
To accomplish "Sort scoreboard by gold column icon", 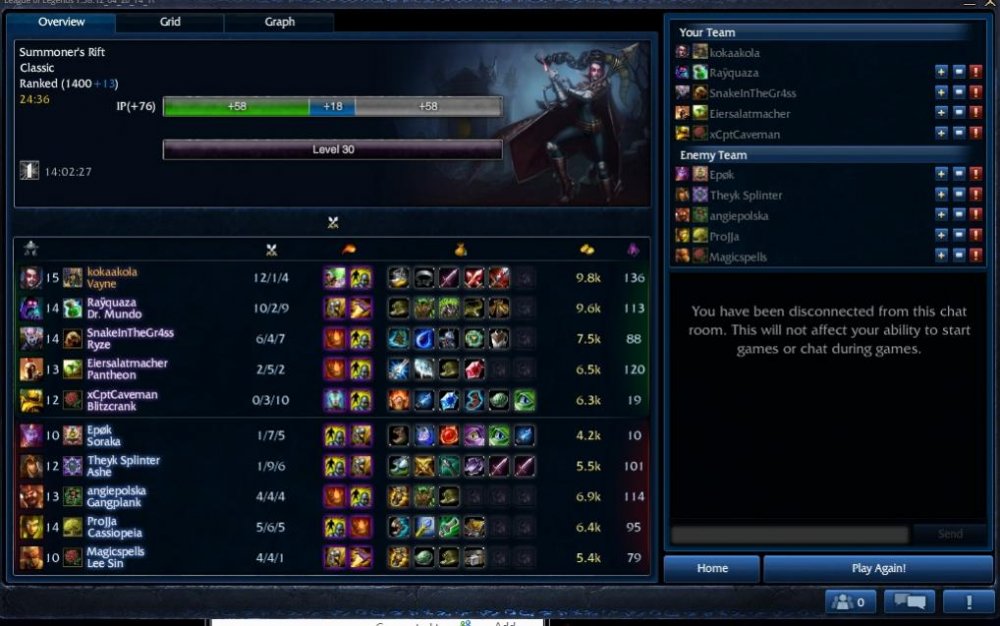I will 587,249.
